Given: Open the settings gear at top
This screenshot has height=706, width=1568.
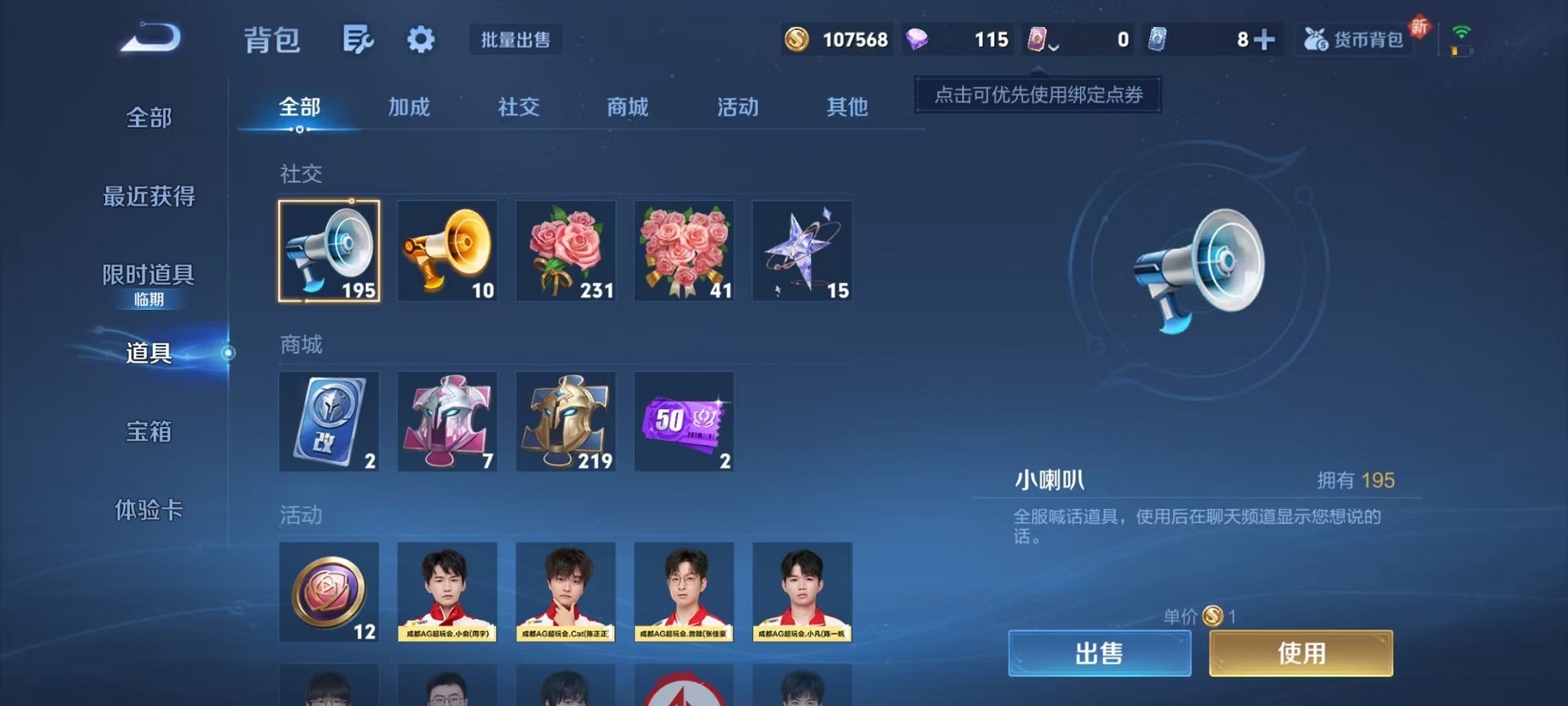Looking at the screenshot, I should pyautogui.click(x=420, y=38).
